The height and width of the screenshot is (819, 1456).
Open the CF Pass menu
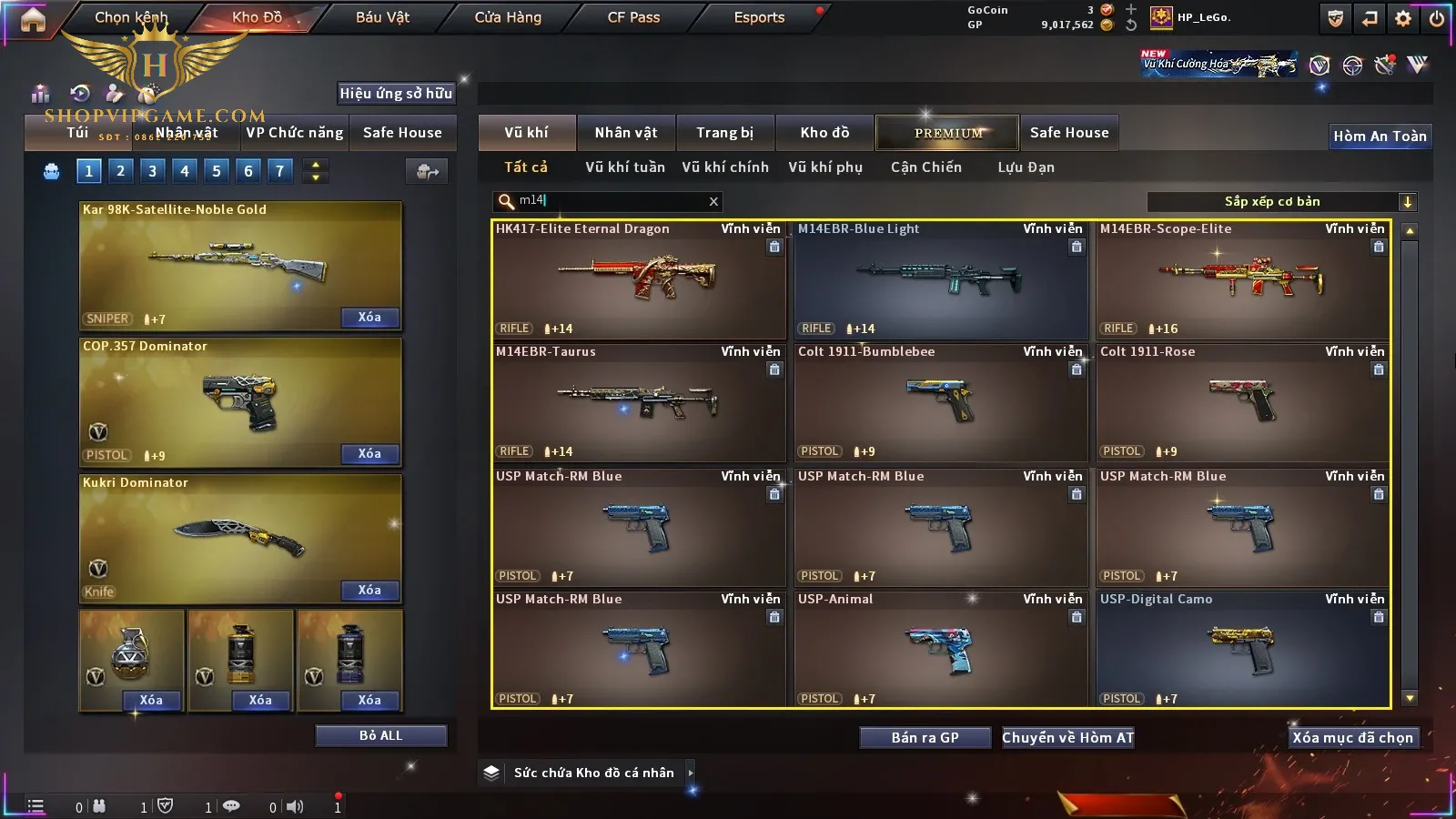633,17
